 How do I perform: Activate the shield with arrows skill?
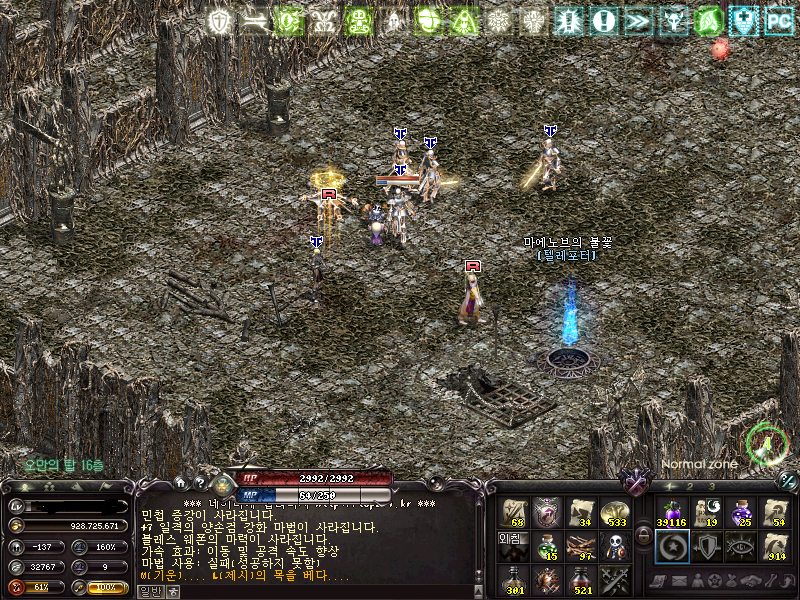pos(706,546)
